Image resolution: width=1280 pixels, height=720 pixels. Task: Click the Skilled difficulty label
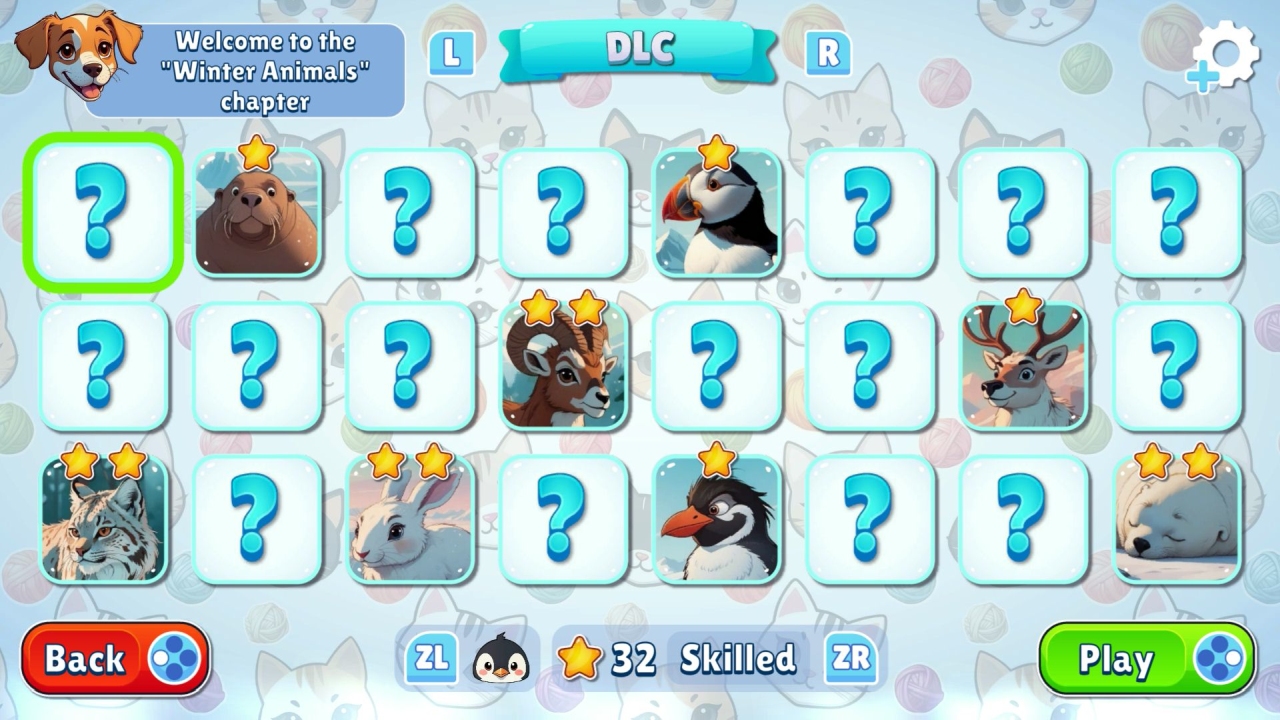click(737, 659)
